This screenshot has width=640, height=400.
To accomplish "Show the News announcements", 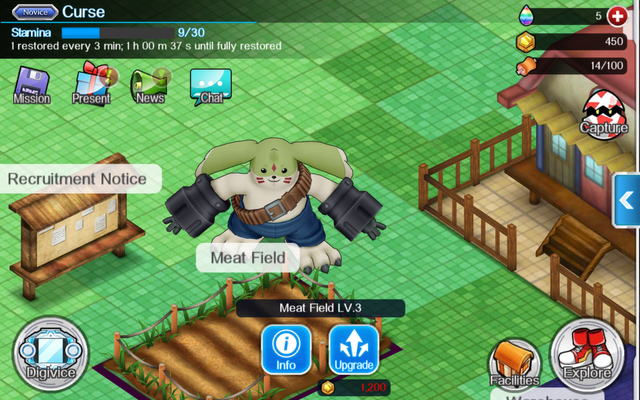I will [x=150, y=84].
